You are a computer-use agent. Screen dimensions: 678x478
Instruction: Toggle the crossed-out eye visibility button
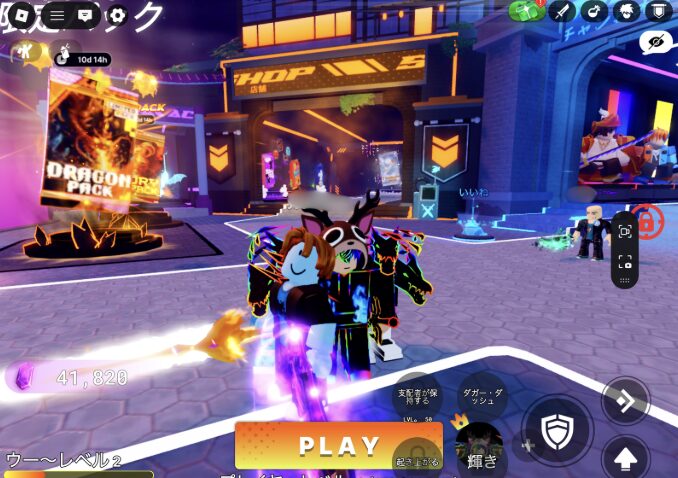tap(655, 42)
